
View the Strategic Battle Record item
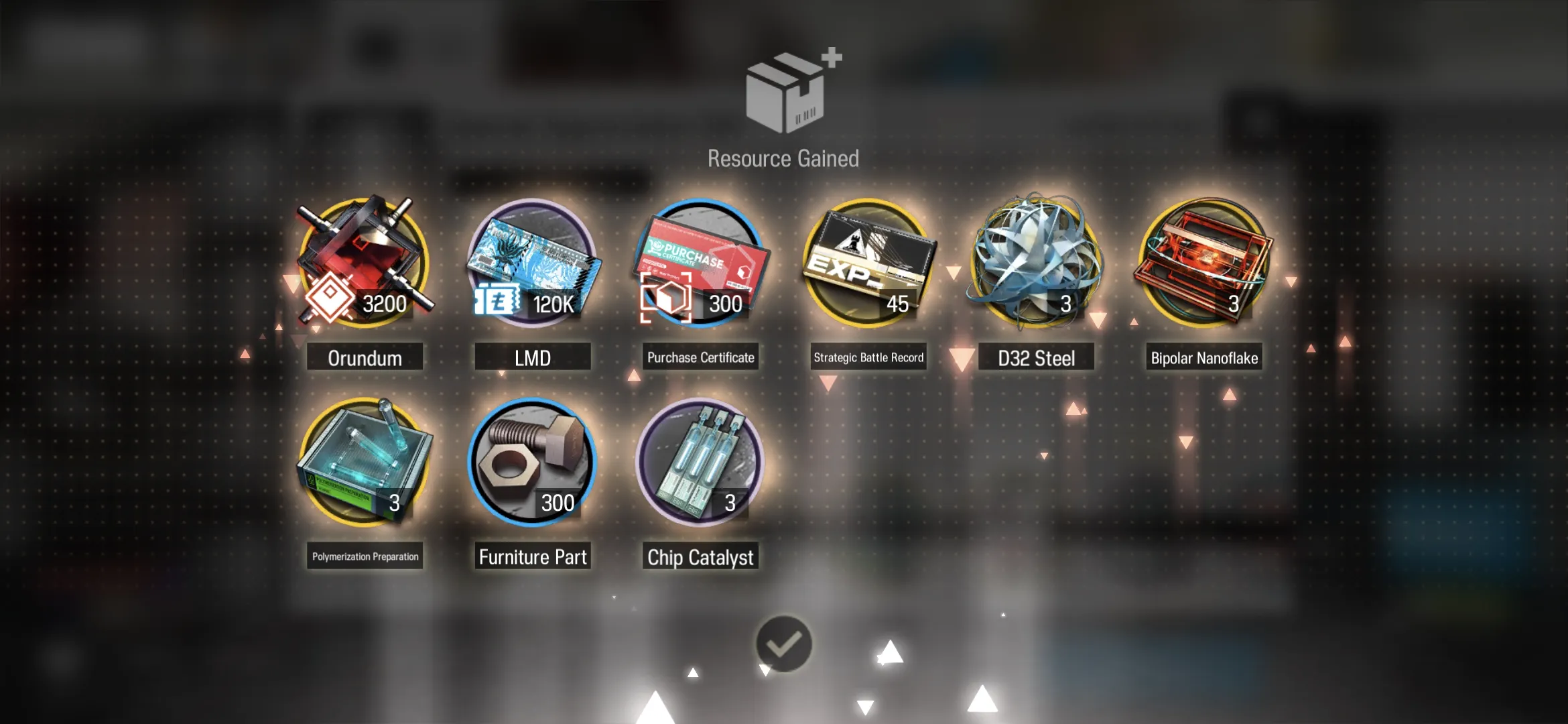click(868, 263)
